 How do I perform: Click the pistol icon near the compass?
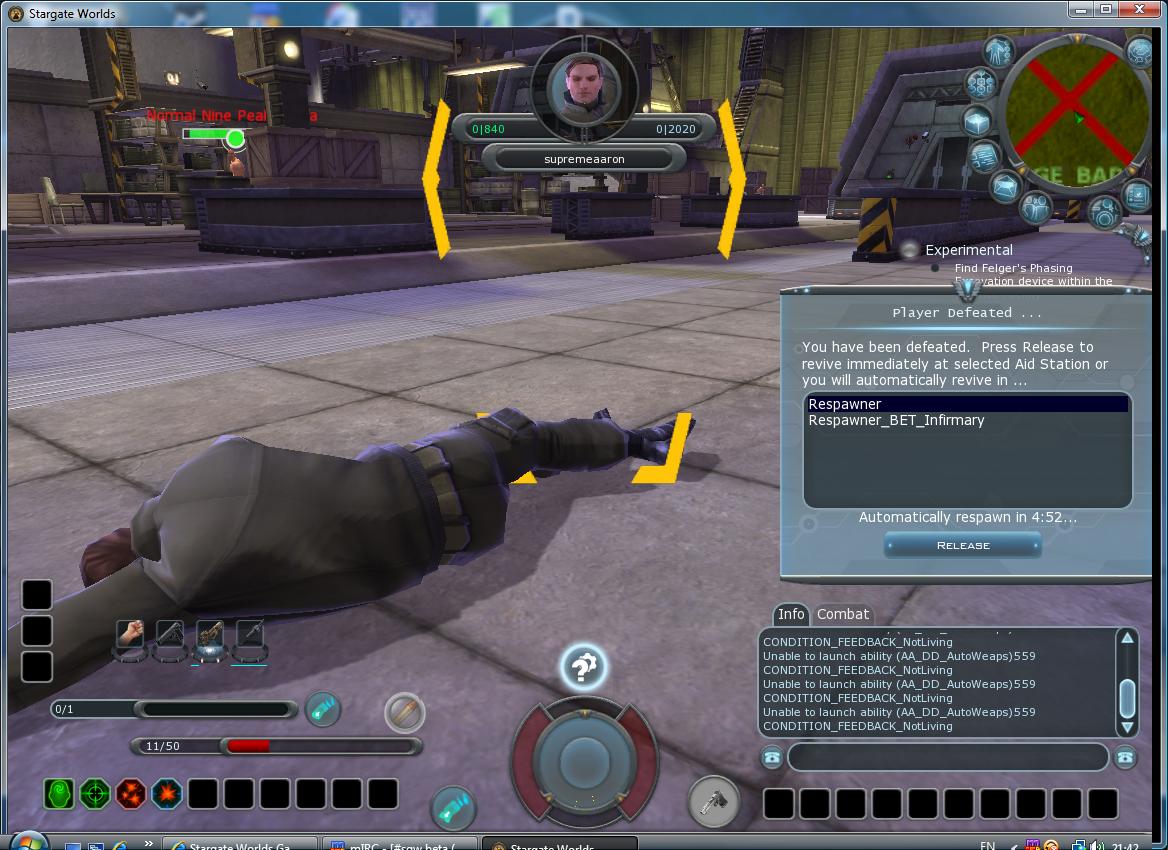point(714,800)
